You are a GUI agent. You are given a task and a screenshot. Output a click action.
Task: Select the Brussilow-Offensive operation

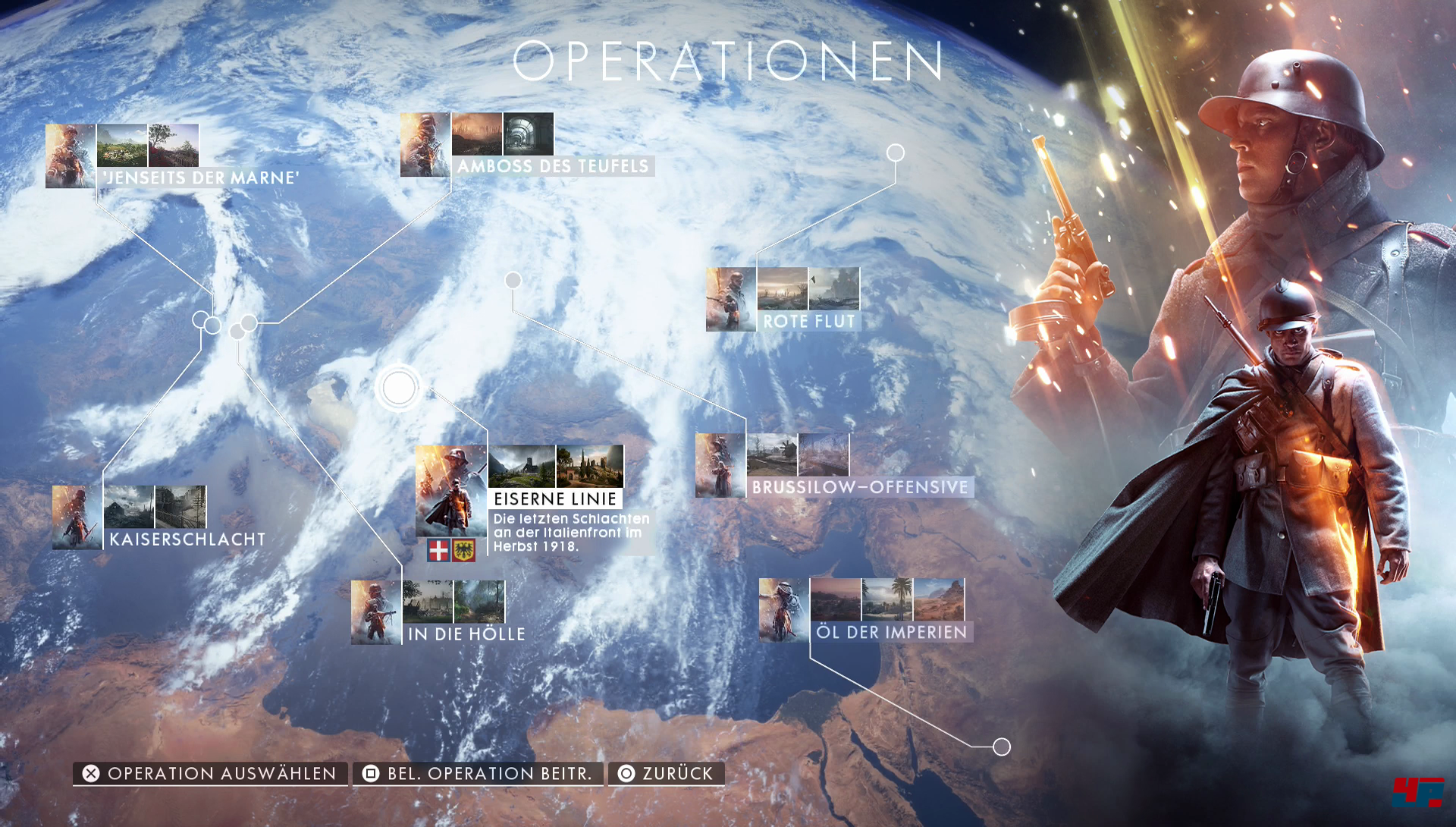[x=860, y=487]
